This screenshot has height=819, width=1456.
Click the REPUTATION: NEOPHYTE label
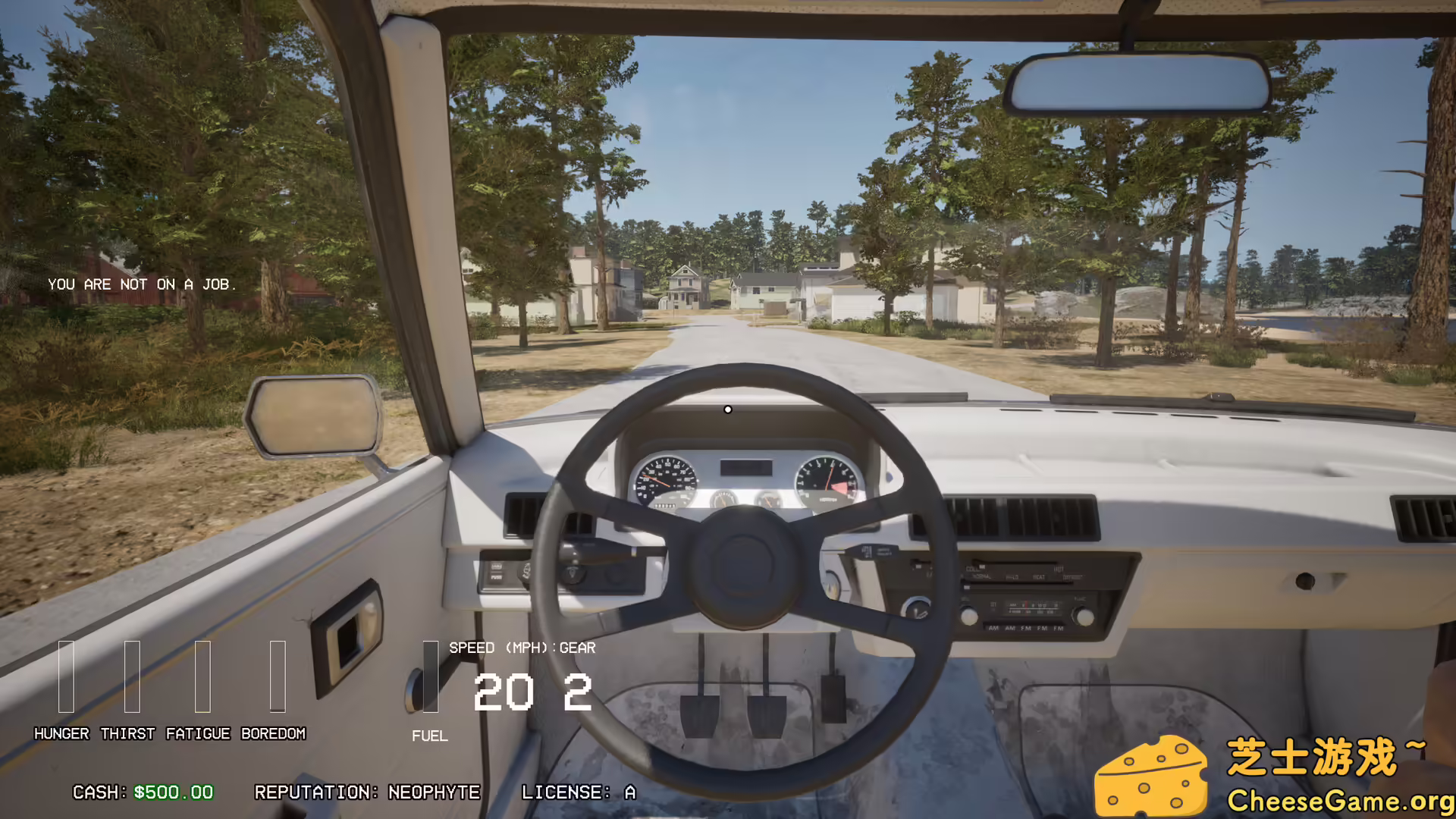click(368, 792)
